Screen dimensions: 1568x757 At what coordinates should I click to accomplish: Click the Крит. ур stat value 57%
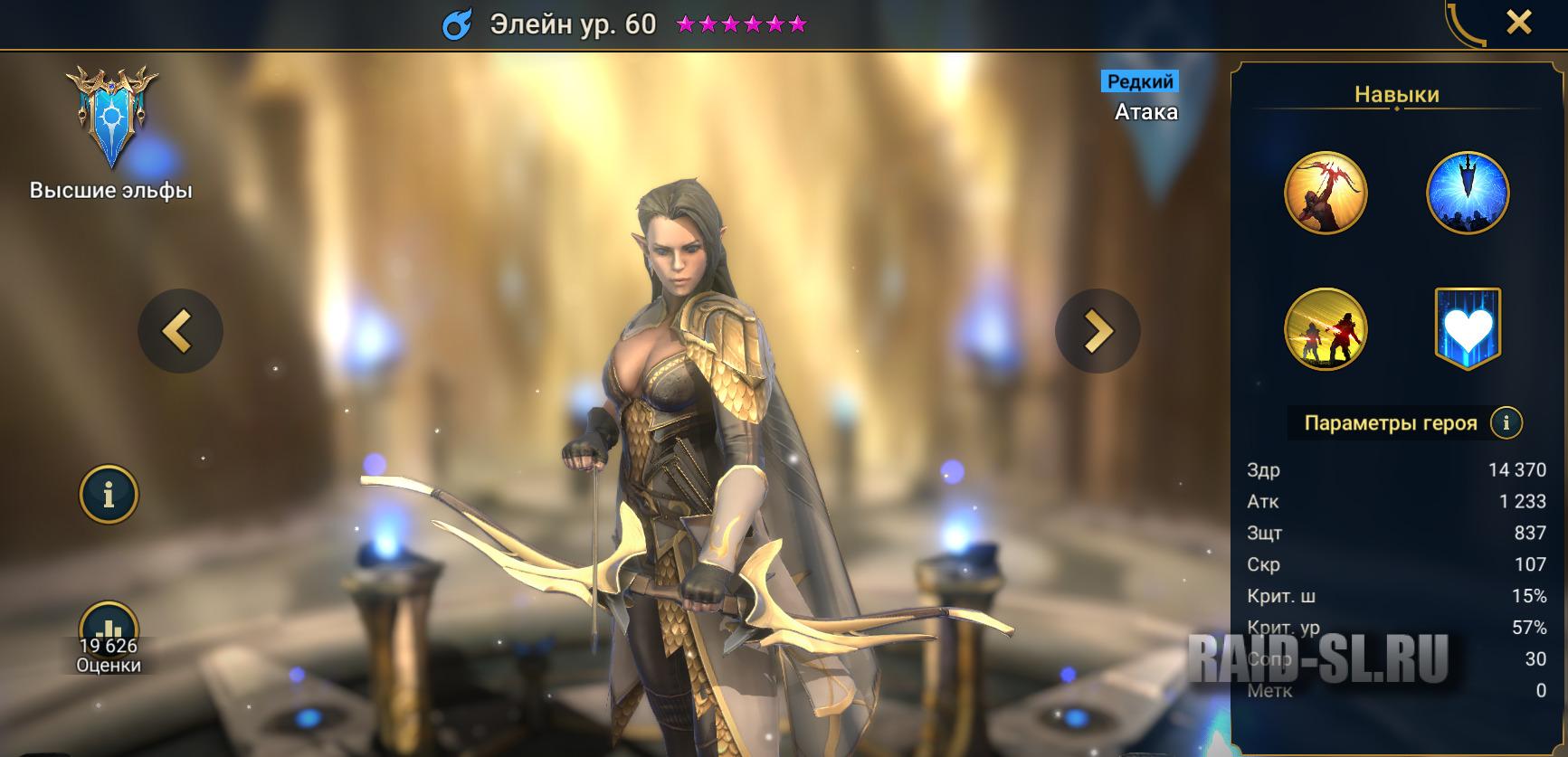1530,624
